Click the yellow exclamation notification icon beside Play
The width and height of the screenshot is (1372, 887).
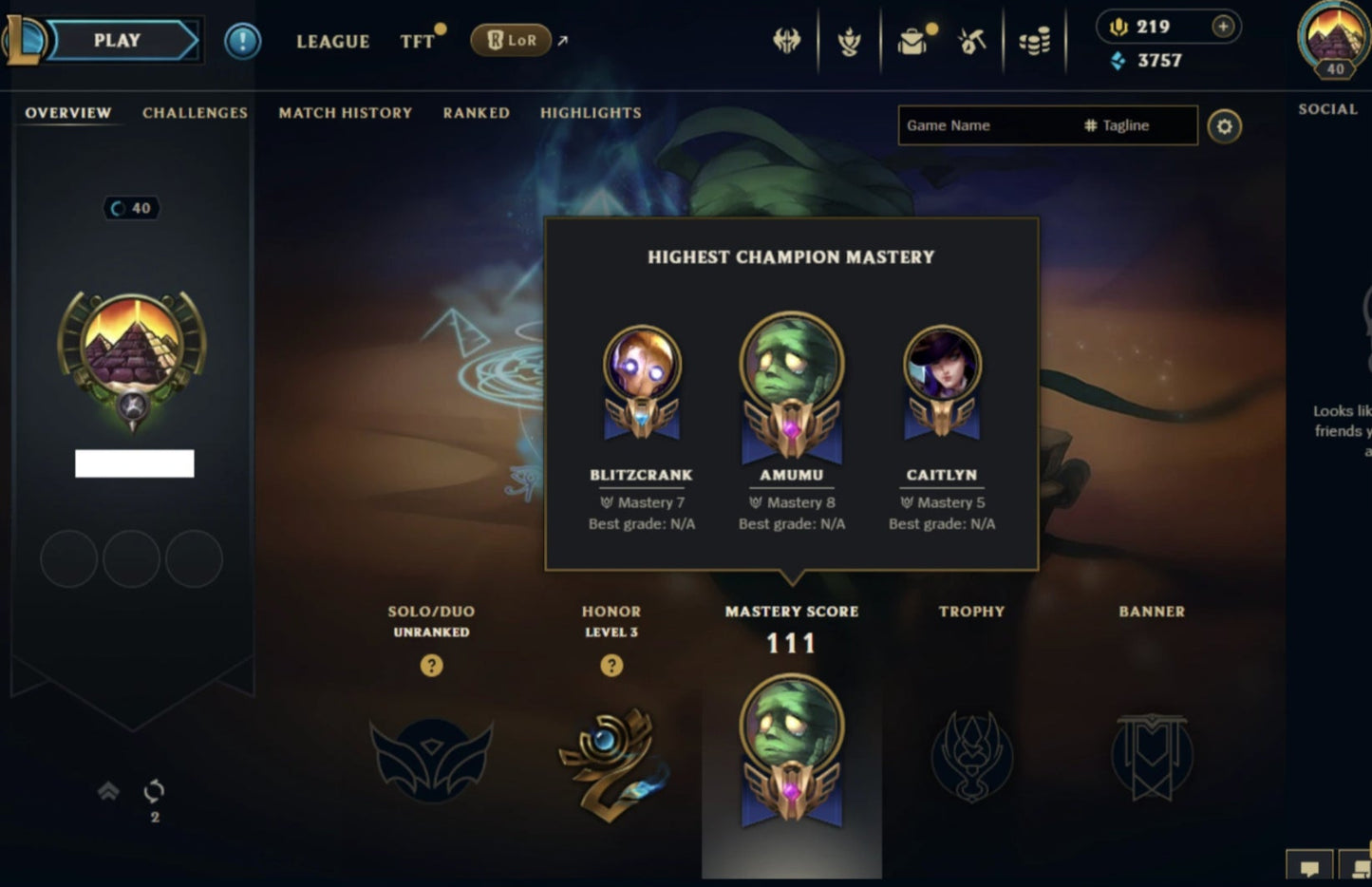coord(241,40)
